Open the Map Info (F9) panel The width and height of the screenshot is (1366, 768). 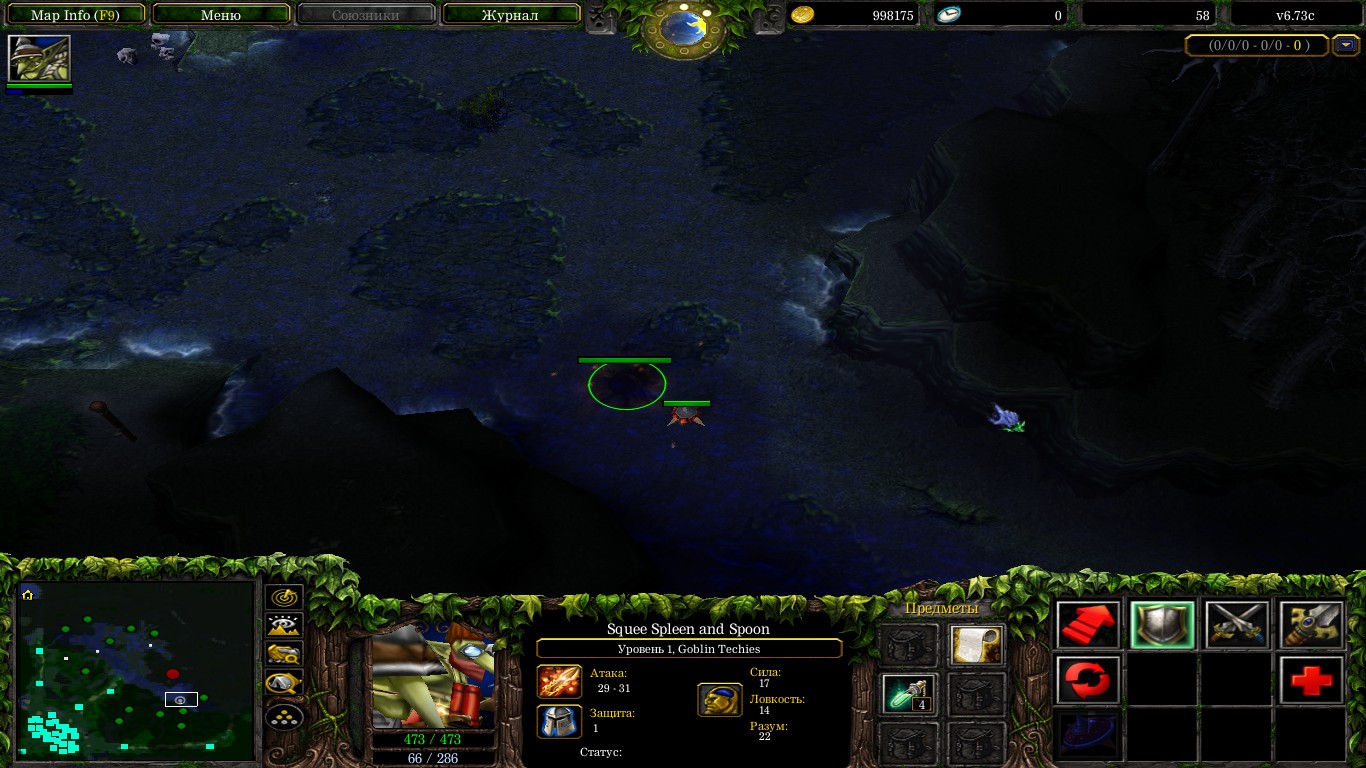pos(75,15)
